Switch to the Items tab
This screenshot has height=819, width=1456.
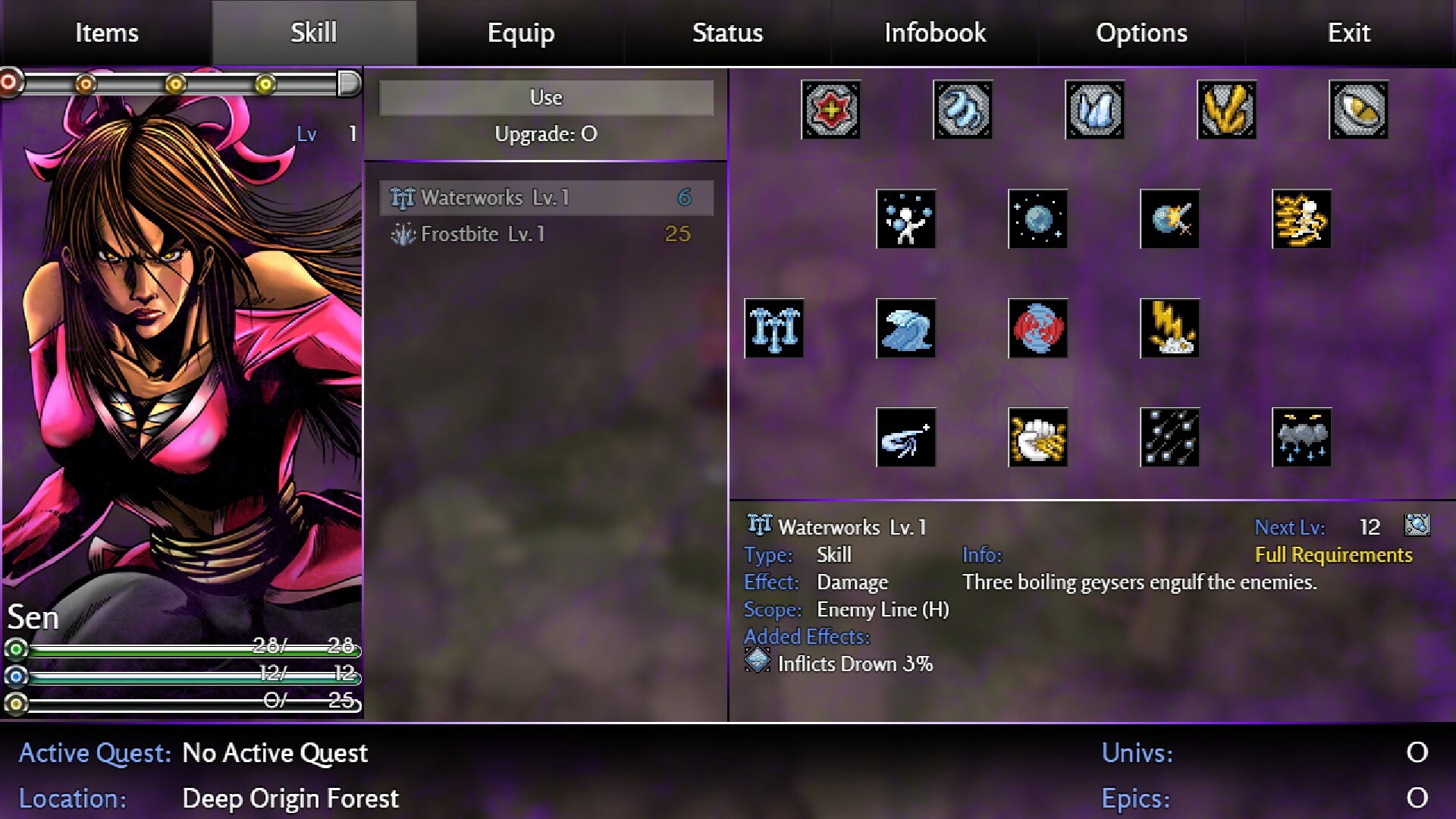105,32
